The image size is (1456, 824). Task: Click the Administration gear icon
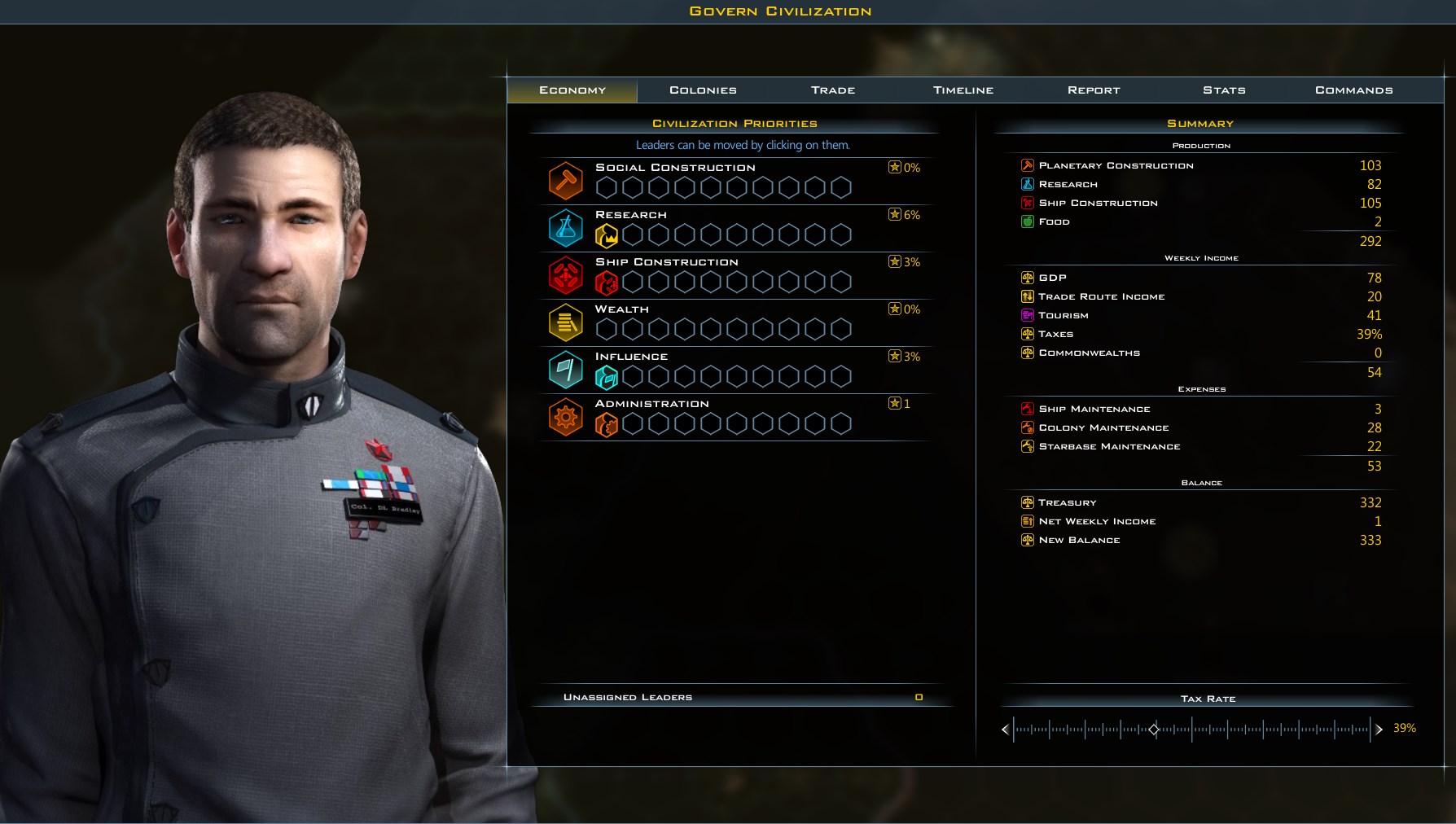point(566,417)
